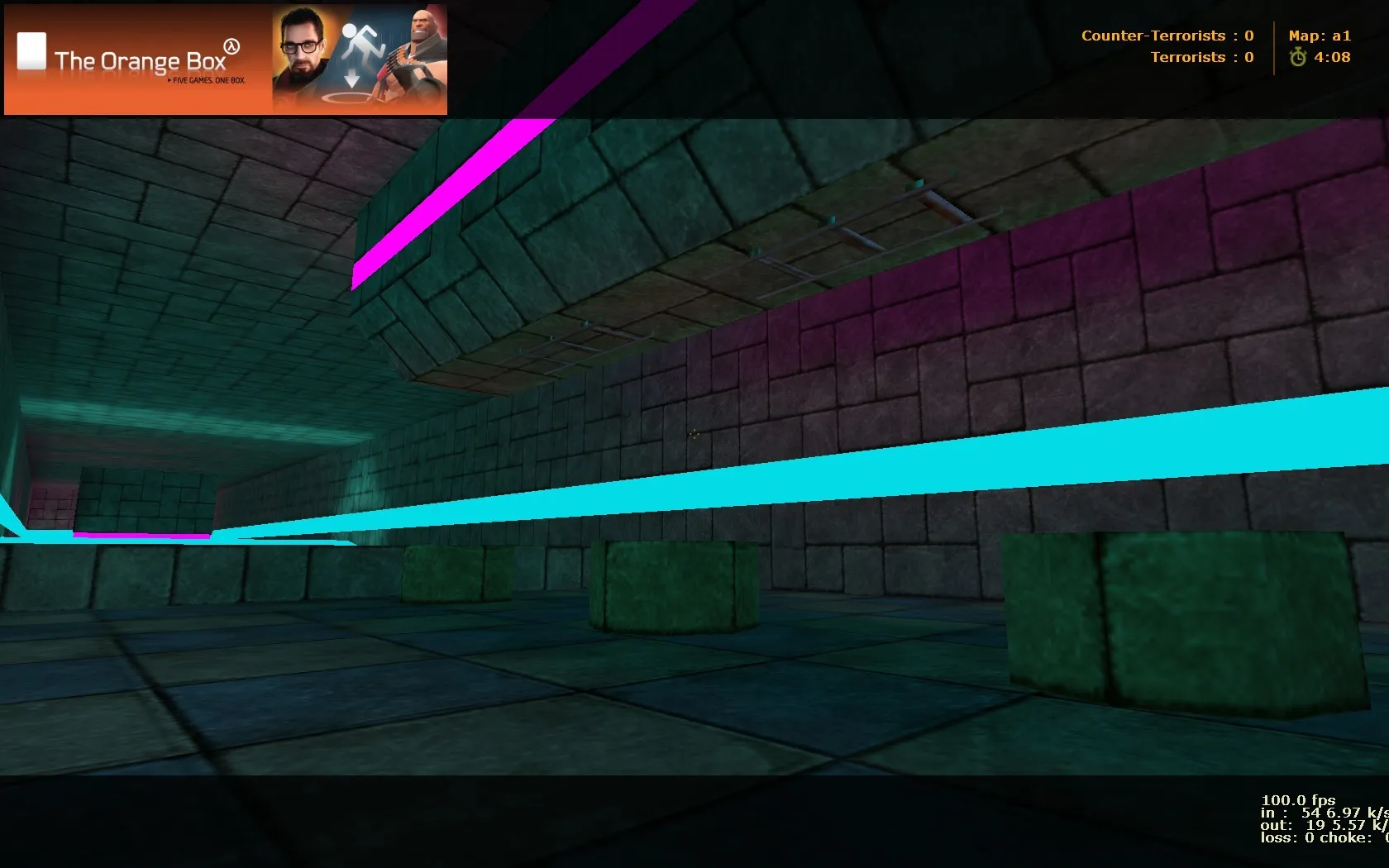
Task: Click the Map: a1 label
Action: click(1320, 36)
